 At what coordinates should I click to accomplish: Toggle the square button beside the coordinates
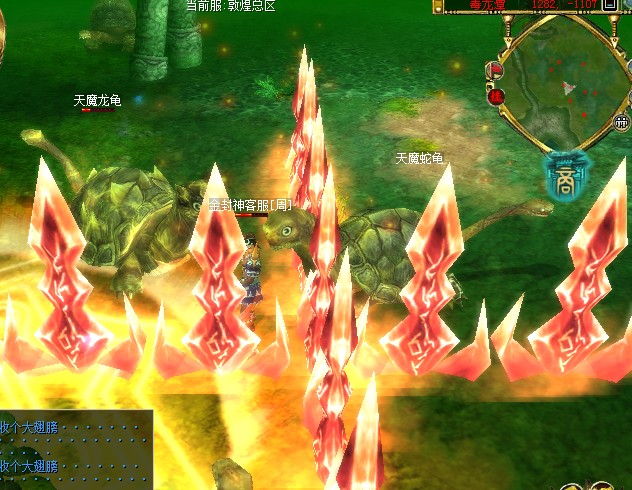610,4
